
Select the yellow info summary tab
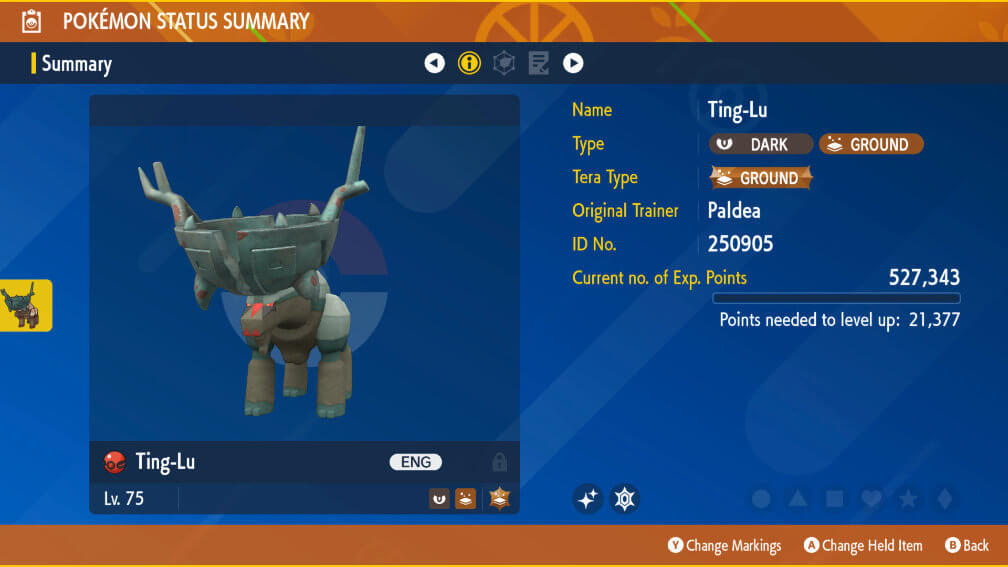pos(469,63)
